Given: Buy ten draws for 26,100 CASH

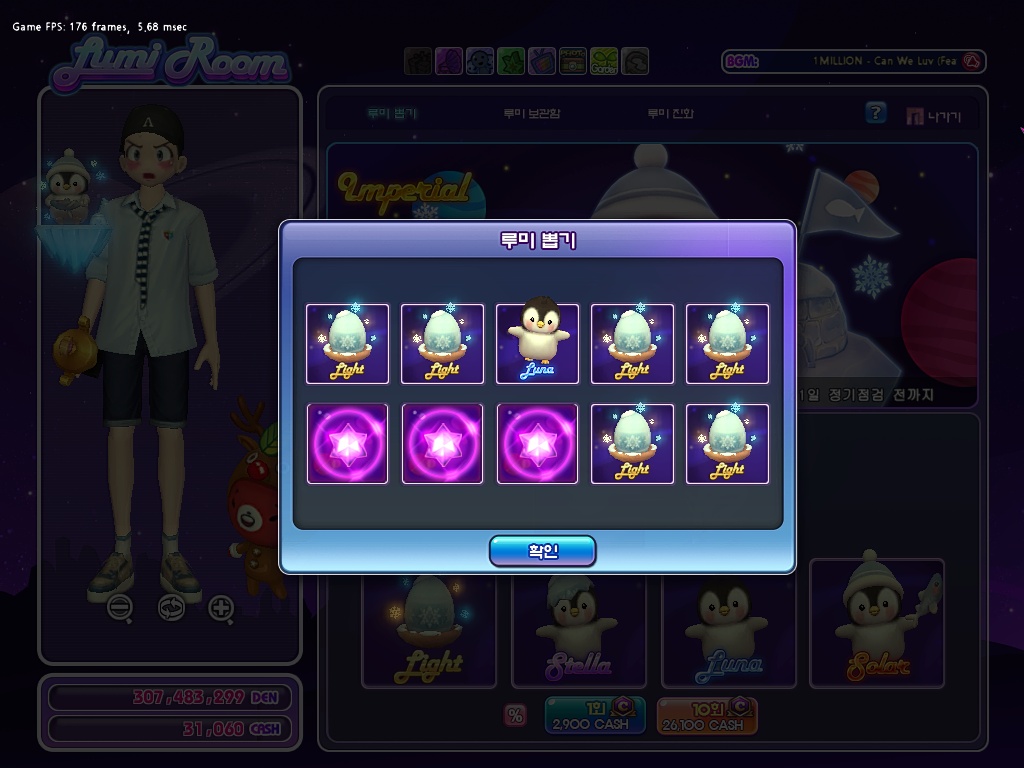Looking at the screenshot, I should [707, 716].
